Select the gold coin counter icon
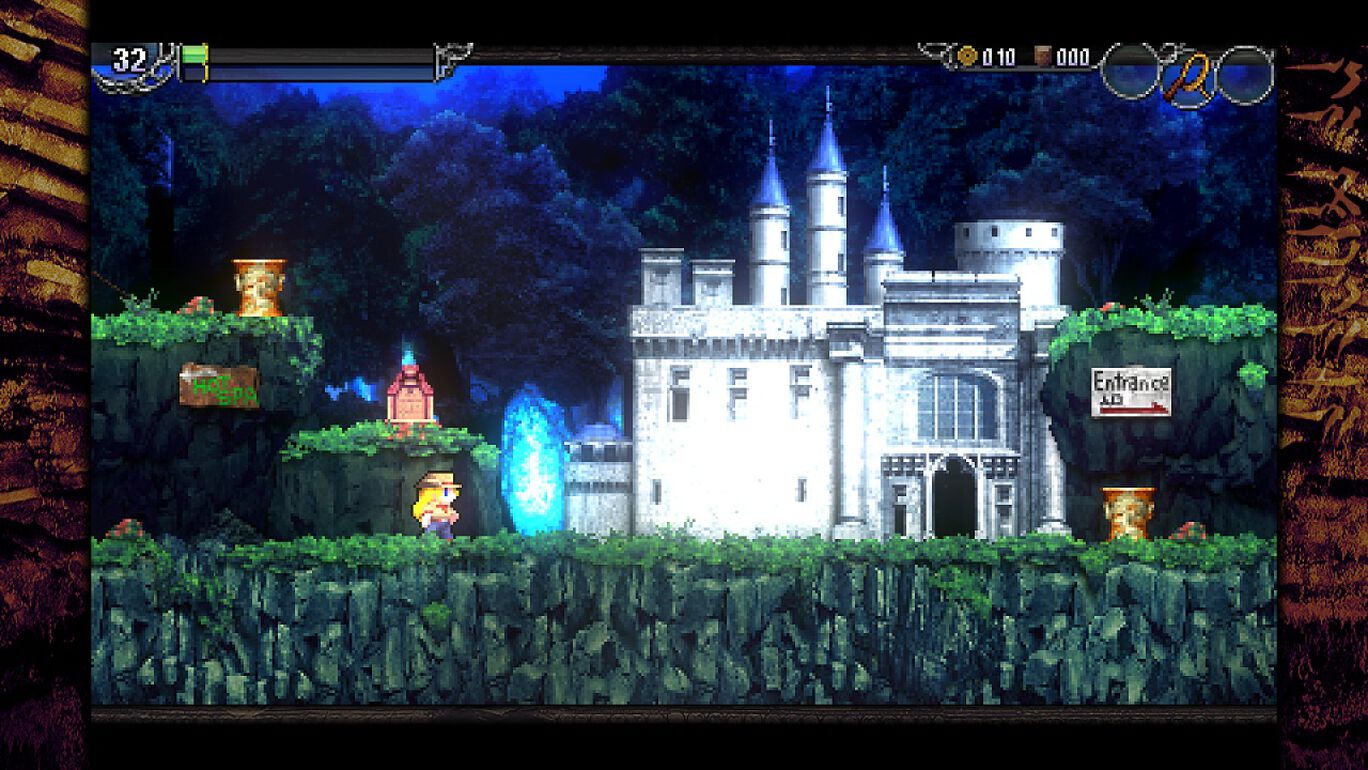Screen dimensions: 1368x770 [x=966, y=56]
